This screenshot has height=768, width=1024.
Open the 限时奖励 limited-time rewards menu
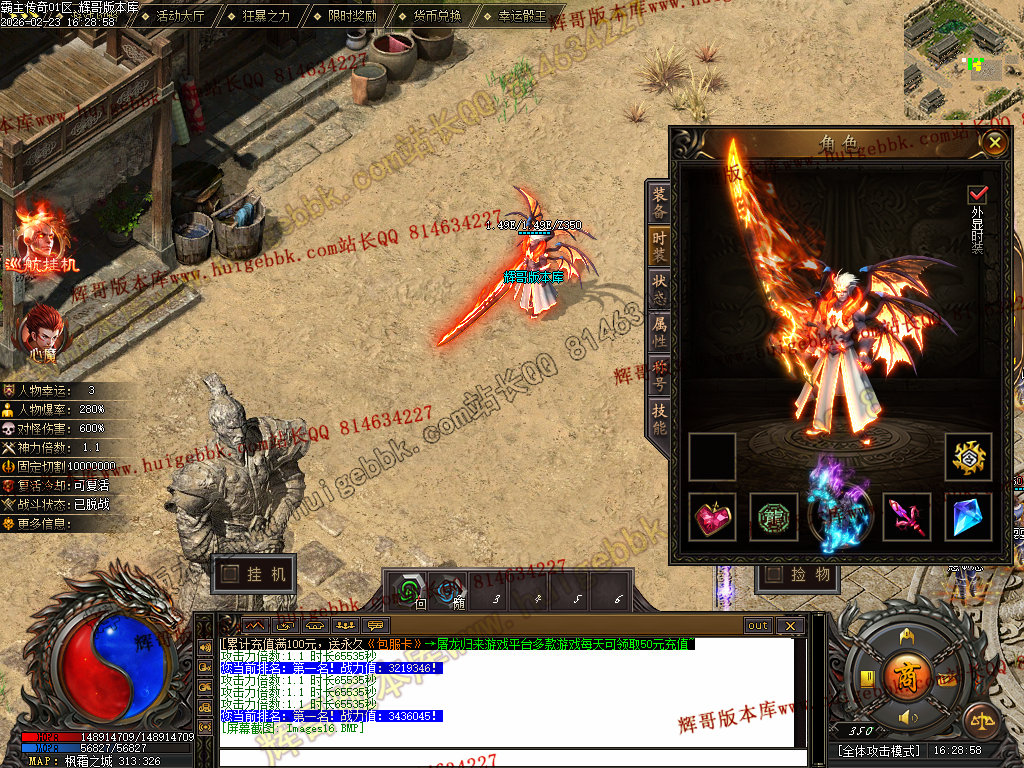pos(351,16)
